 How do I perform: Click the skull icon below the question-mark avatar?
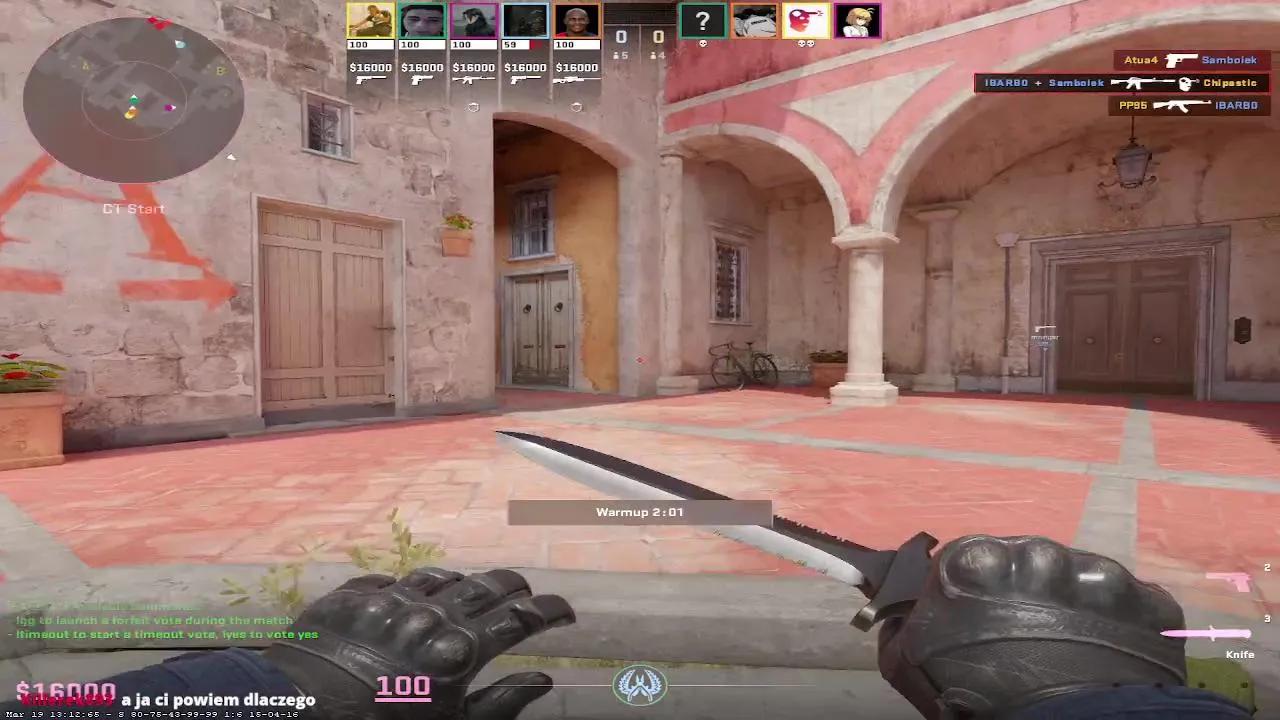point(703,43)
